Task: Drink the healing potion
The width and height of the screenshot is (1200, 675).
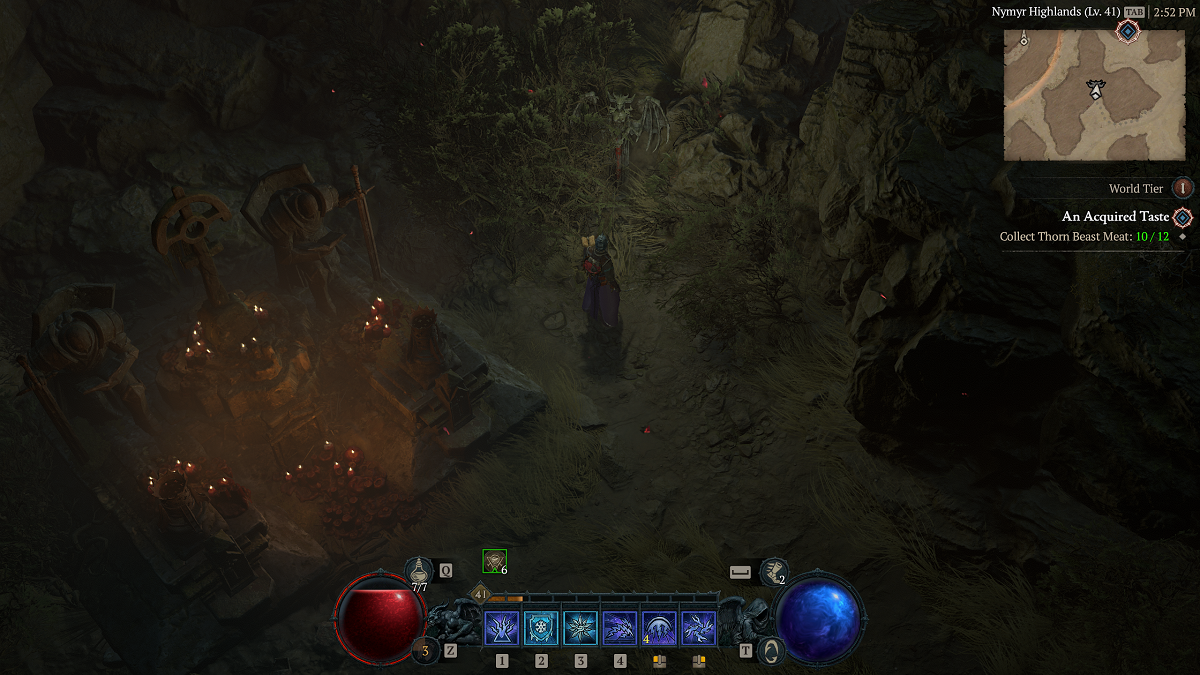Action: coord(419,571)
